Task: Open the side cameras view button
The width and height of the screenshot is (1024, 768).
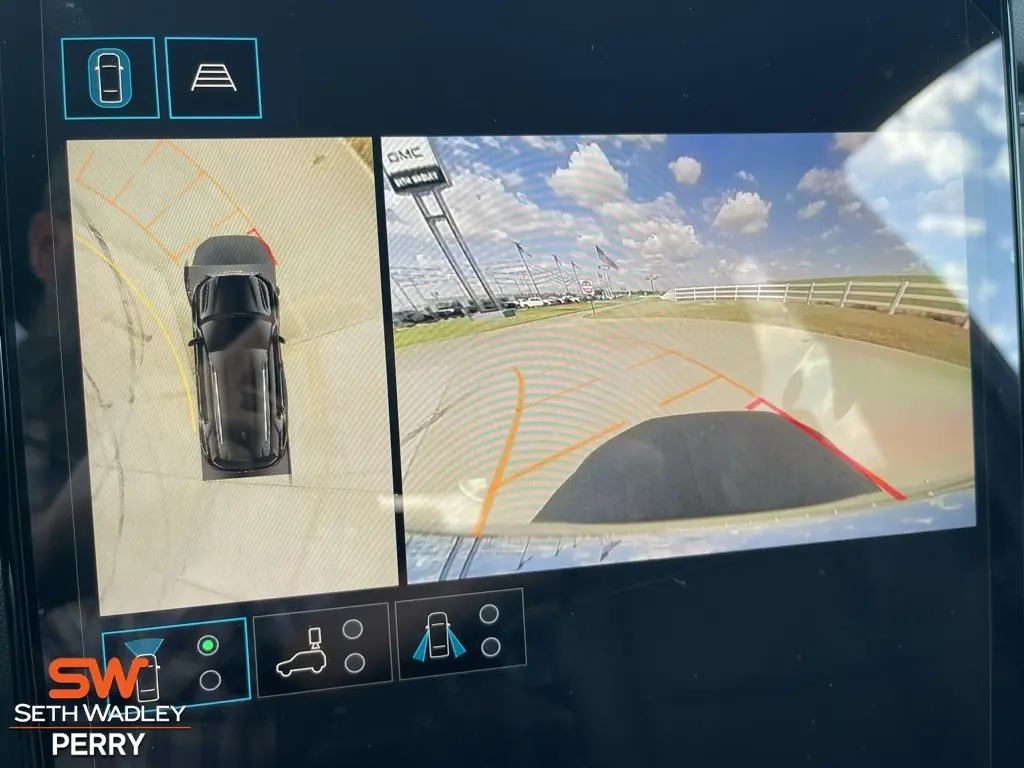Action: coord(460,634)
